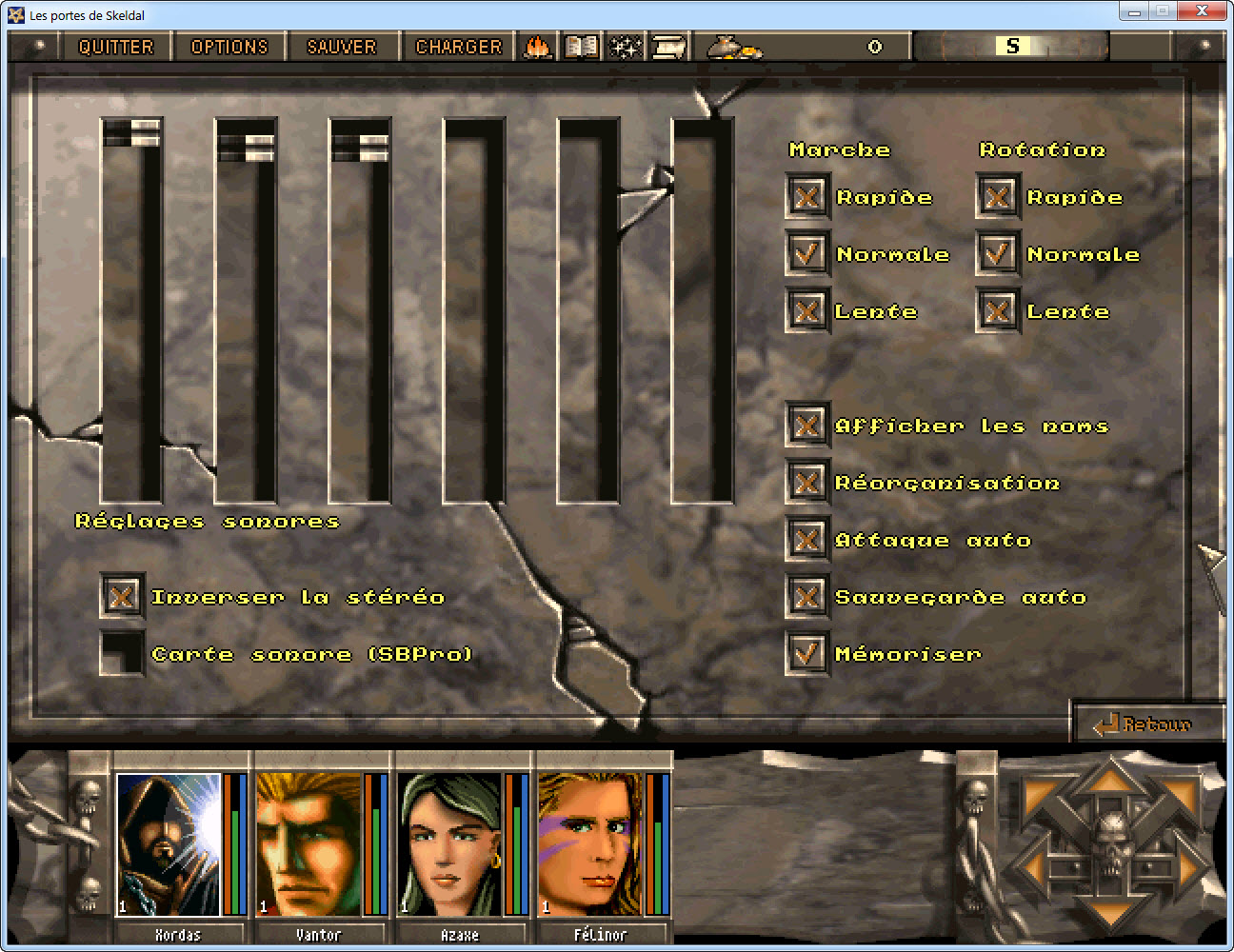
Task: Click the QUITTER menu button
Action: 115,47
